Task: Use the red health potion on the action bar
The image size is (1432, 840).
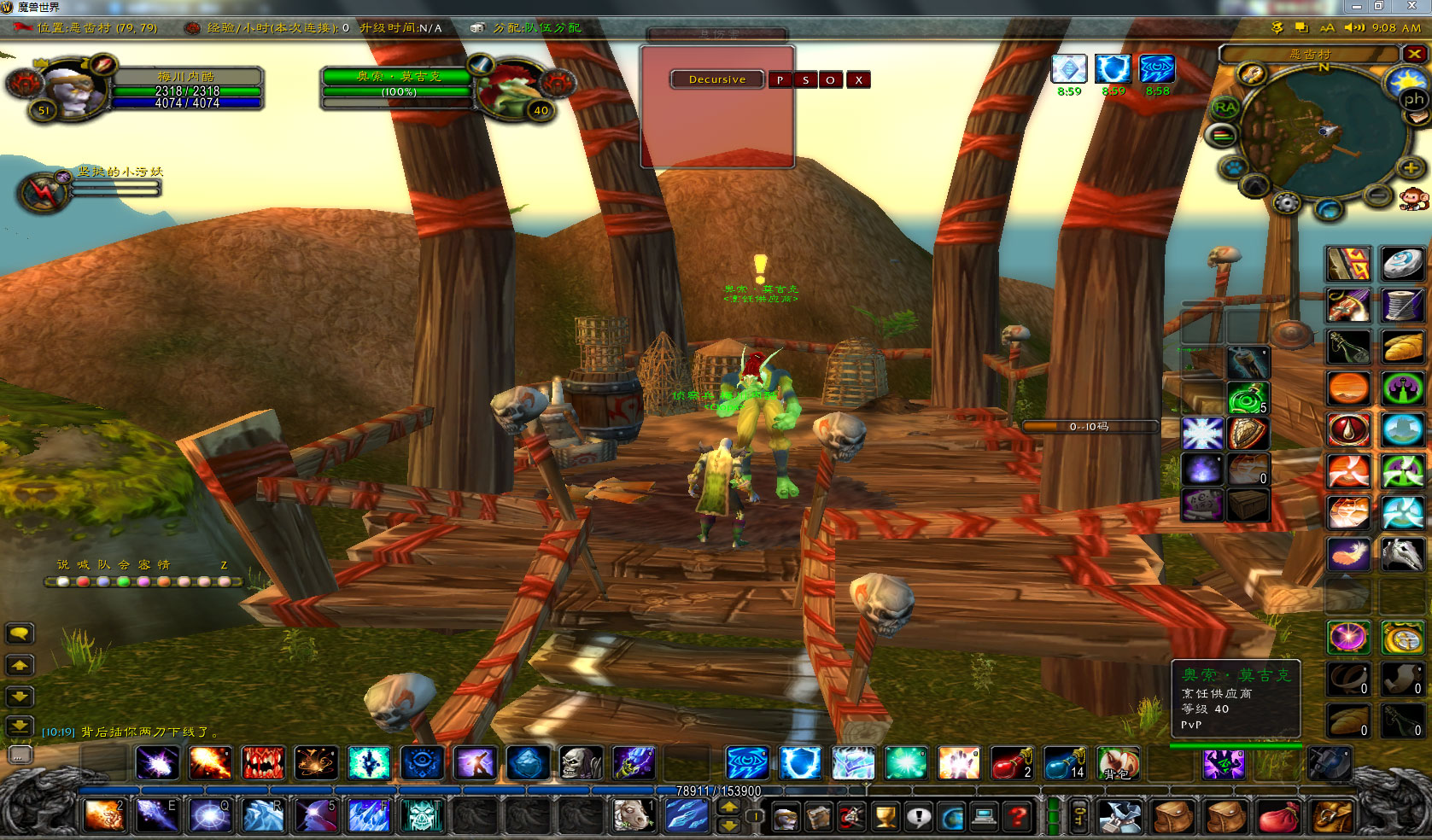Action: pyautogui.click(x=1011, y=763)
